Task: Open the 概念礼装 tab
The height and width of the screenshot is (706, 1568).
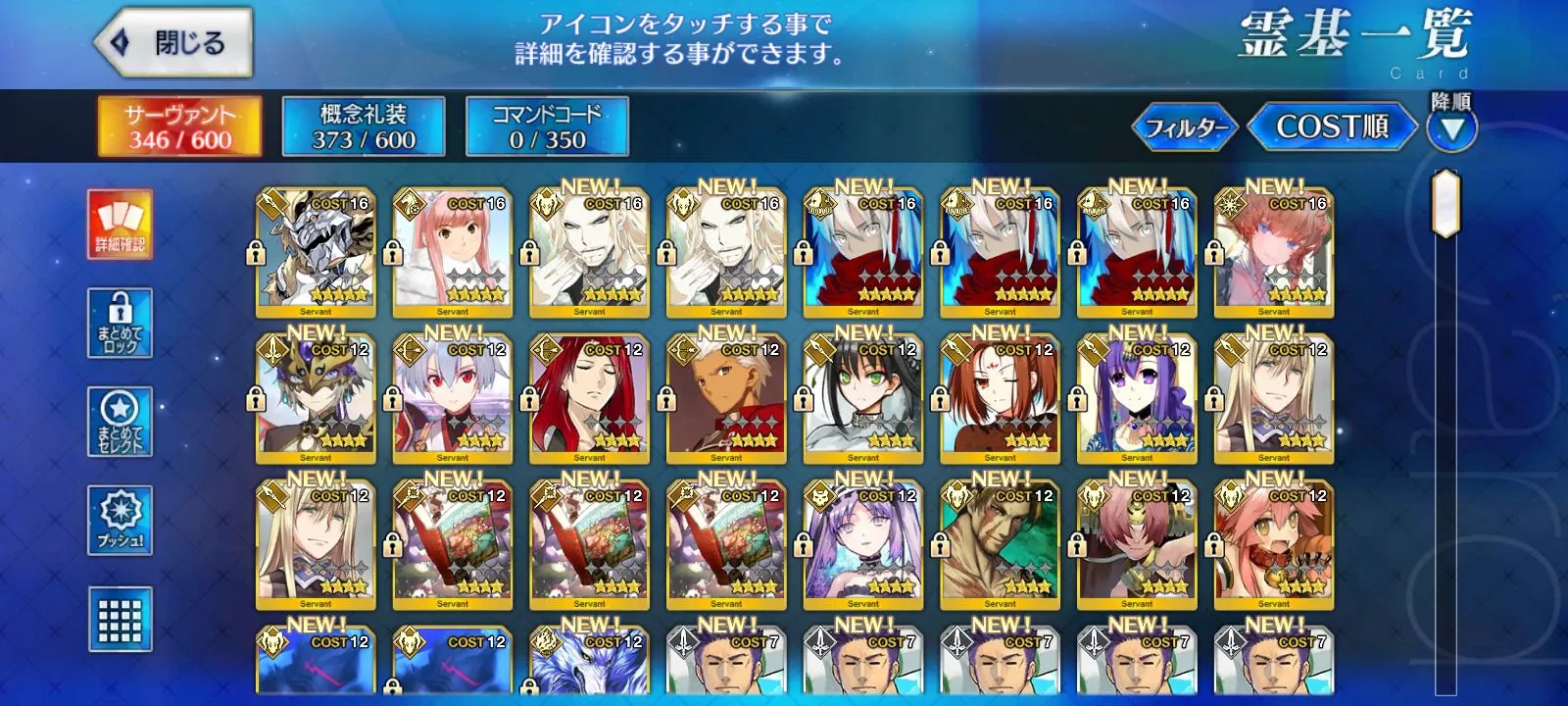Action: 364,126
